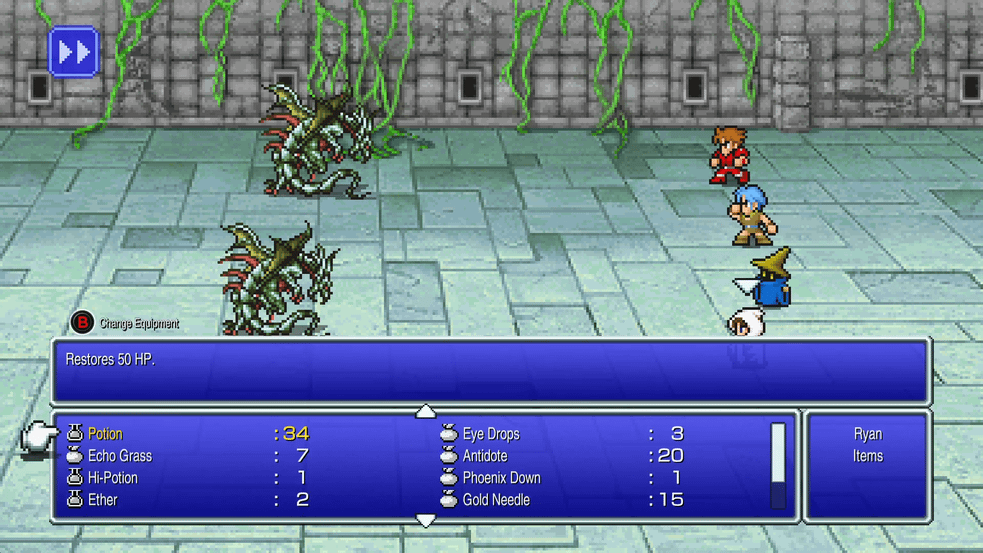The height and width of the screenshot is (553, 983).
Task: Click the item list's up arrow
Action: (426, 411)
